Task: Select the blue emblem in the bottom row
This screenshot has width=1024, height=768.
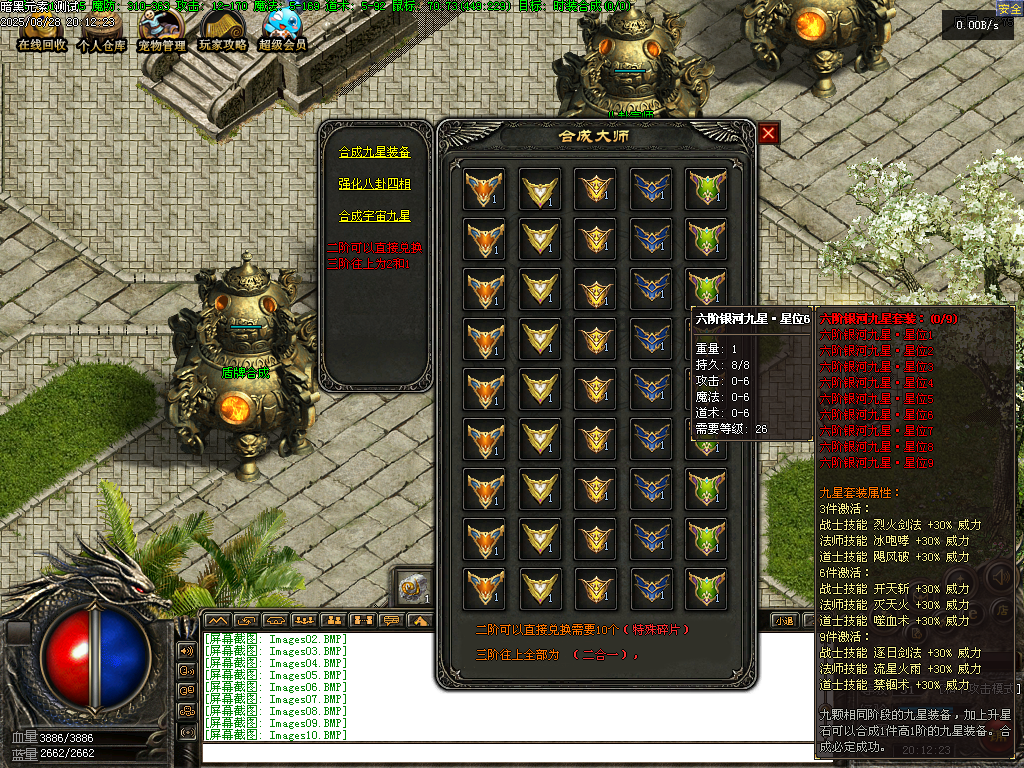Action: [651, 588]
